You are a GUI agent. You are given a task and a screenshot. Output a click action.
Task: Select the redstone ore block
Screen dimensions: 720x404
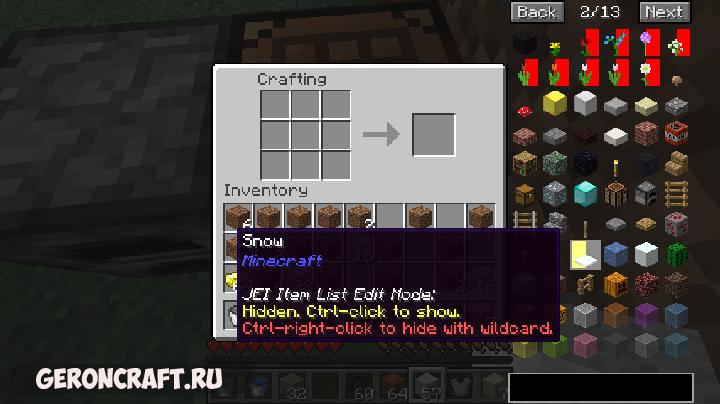tap(680, 224)
